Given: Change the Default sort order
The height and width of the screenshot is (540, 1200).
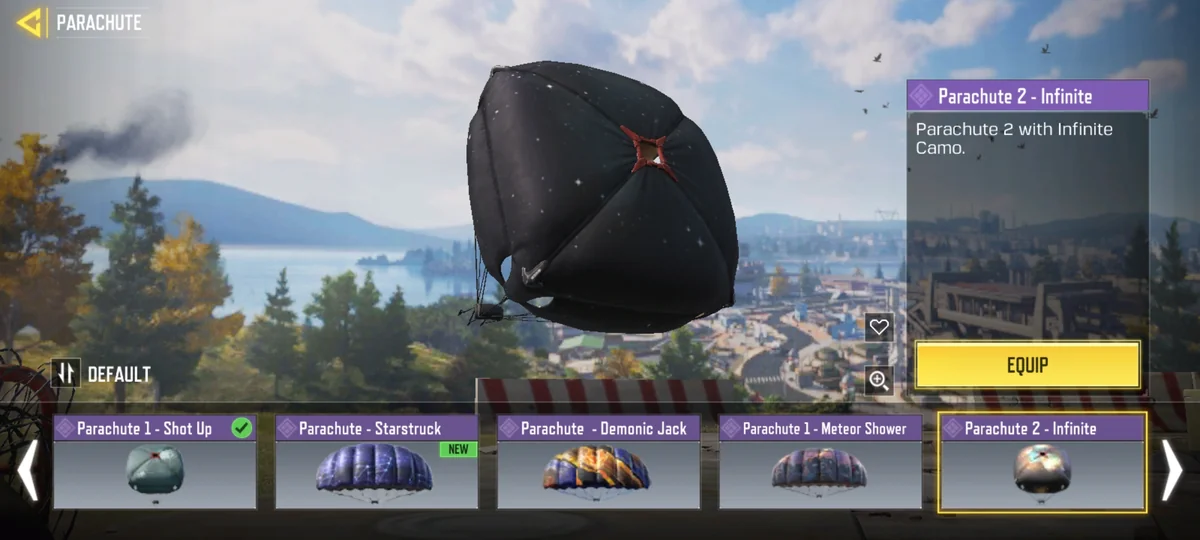Looking at the screenshot, I should tap(66, 374).
